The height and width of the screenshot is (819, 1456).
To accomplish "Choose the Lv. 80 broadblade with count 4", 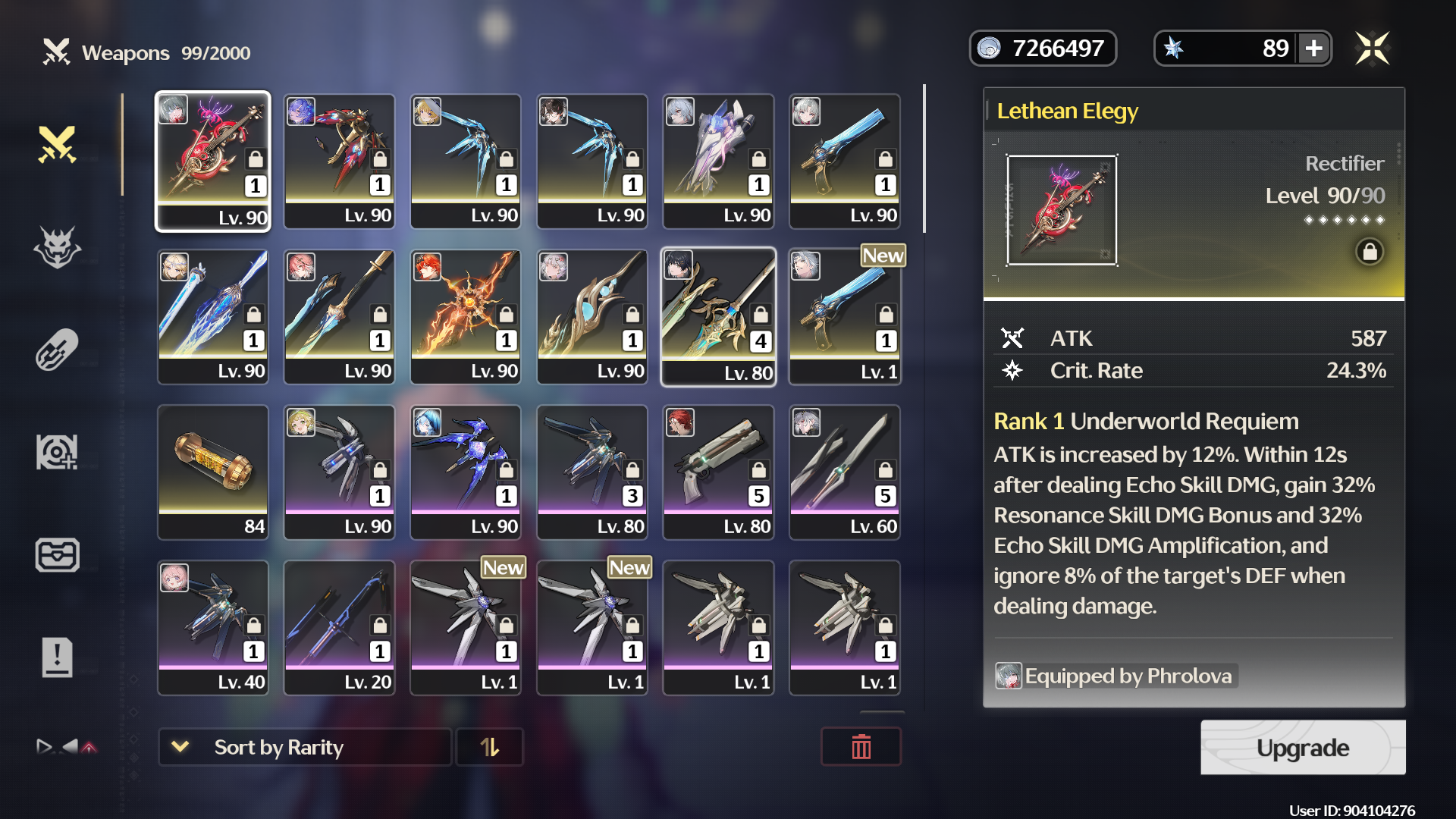I will pos(718,317).
